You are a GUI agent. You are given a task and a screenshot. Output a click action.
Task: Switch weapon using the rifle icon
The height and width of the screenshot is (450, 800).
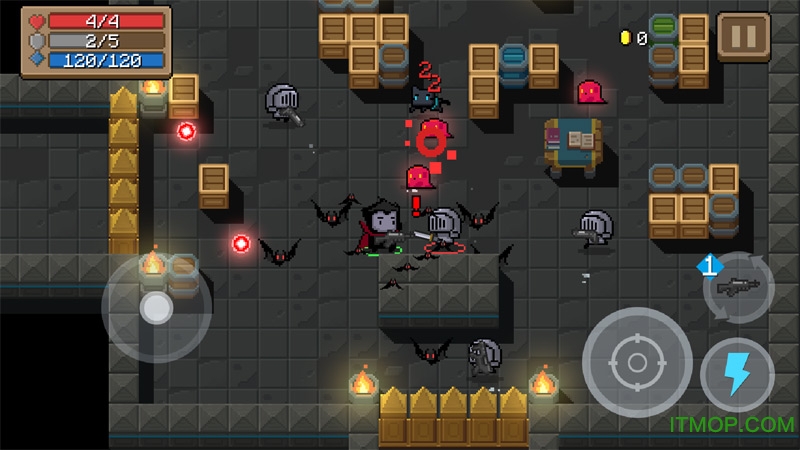pyautogui.click(x=738, y=286)
